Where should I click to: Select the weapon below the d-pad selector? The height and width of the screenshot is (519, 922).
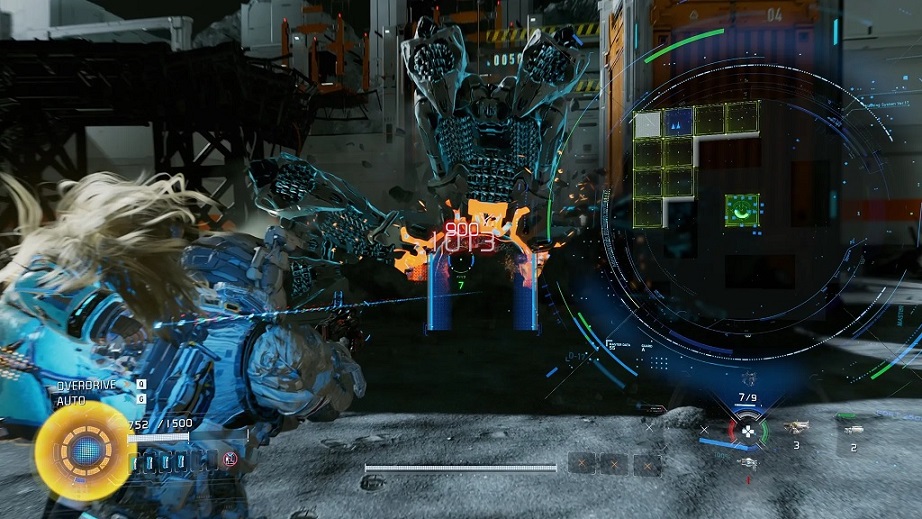click(x=747, y=462)
